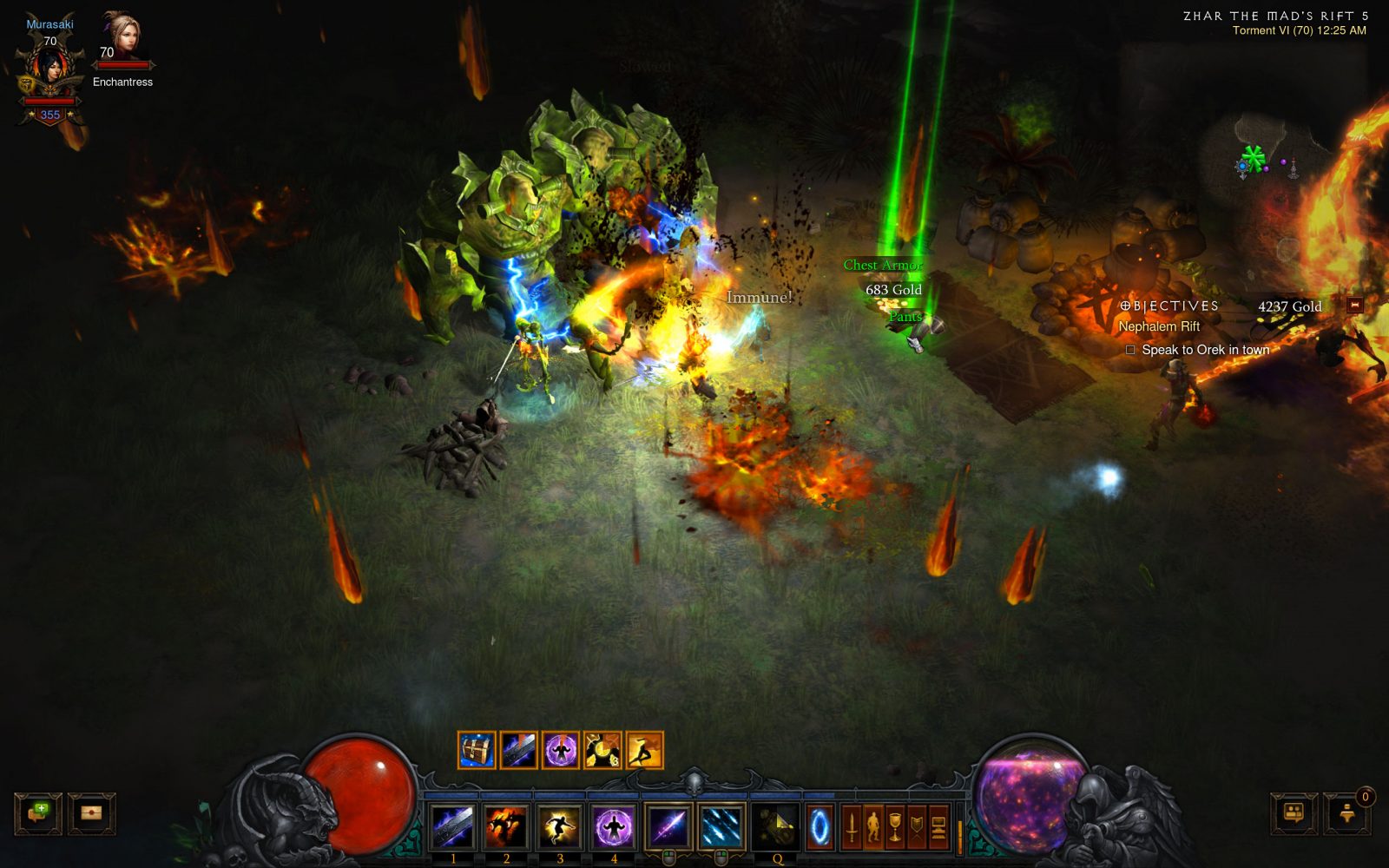Click the treasure chest buff icon
This screenshot has width=1389, height=868.
pyautogui.click(x=477, y=750)
